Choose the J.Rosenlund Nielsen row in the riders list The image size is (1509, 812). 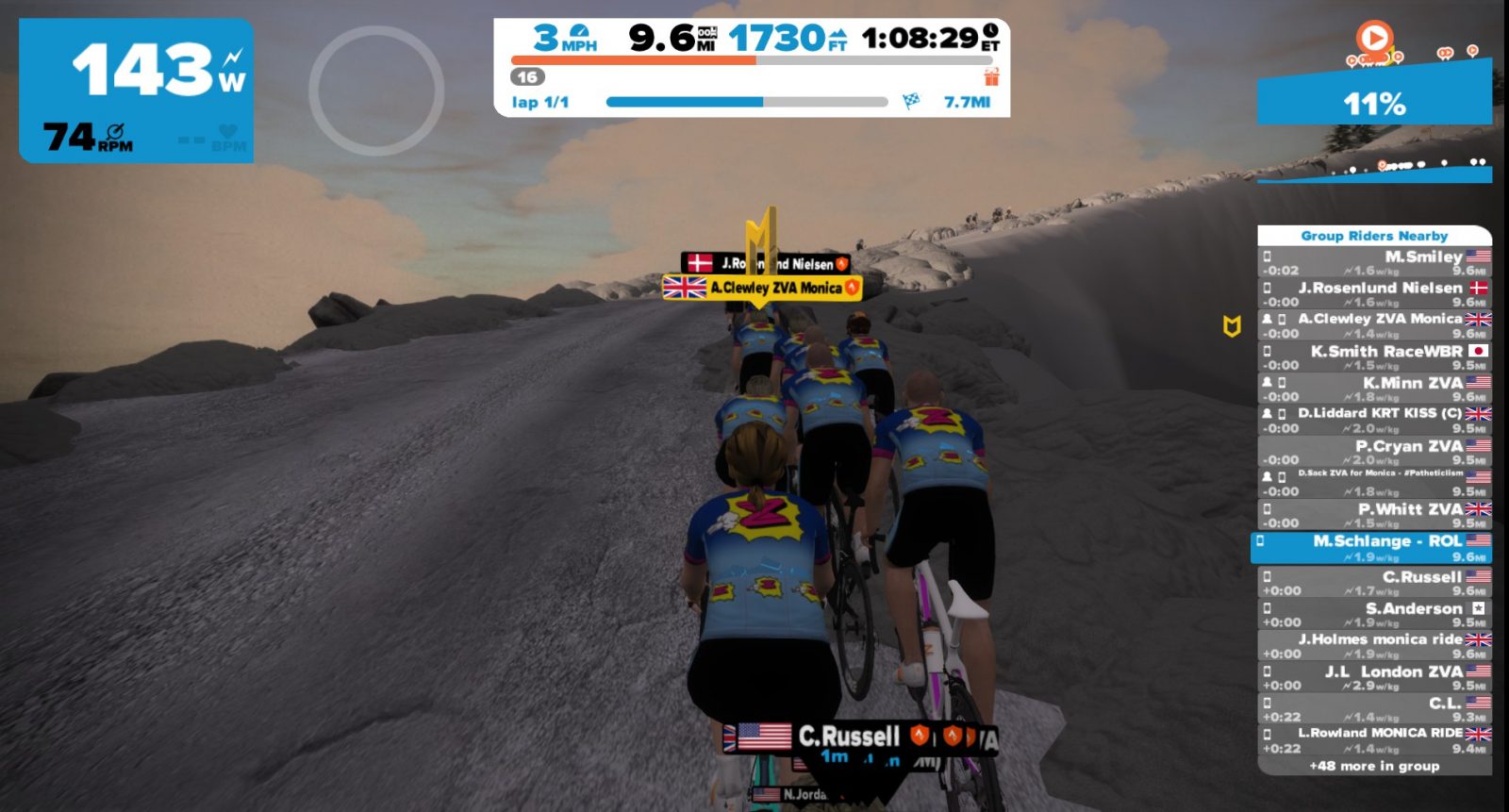(1374, 293)
